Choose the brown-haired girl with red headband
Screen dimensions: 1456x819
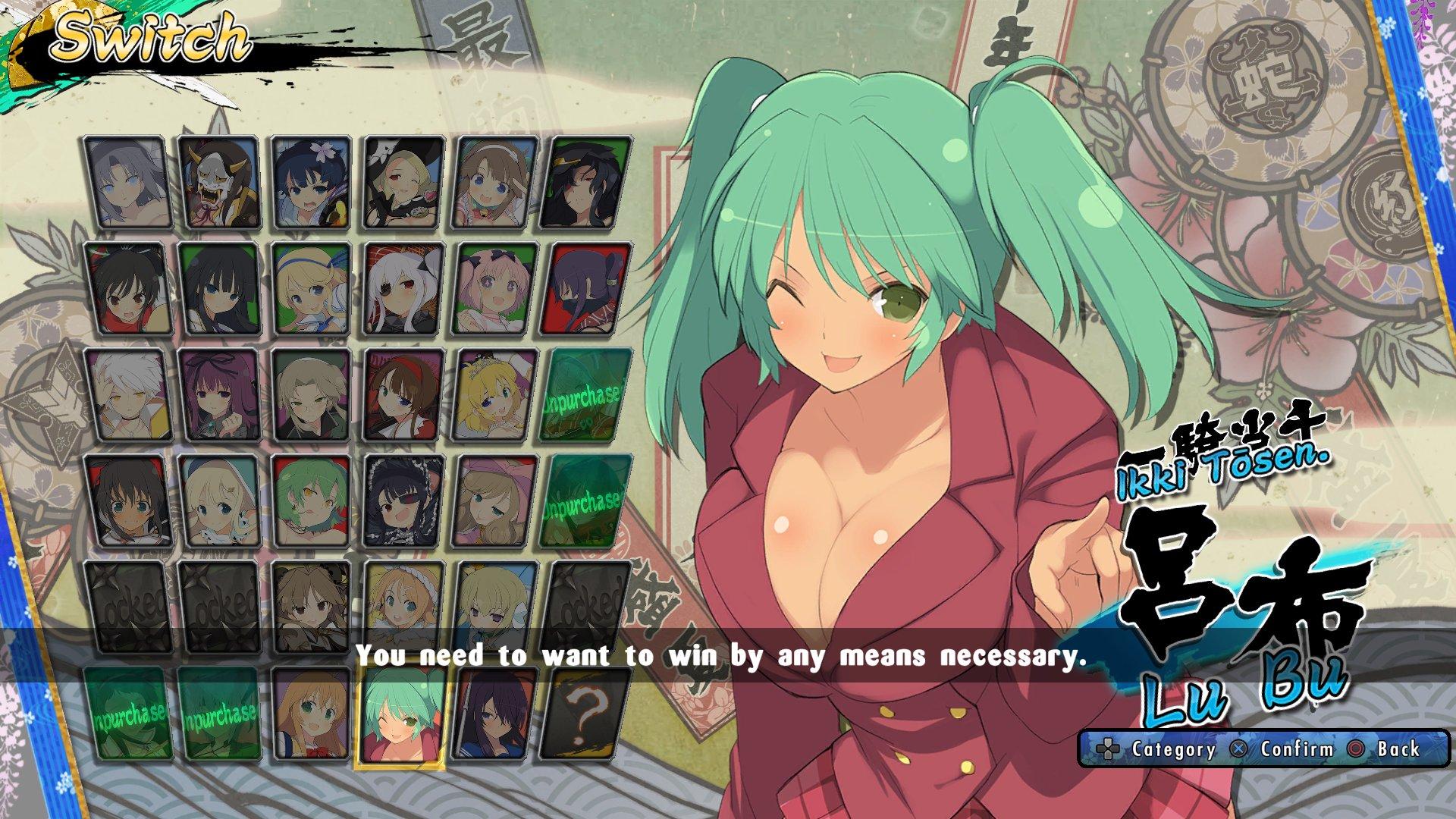pyautogui.click(x=403, y=395)
